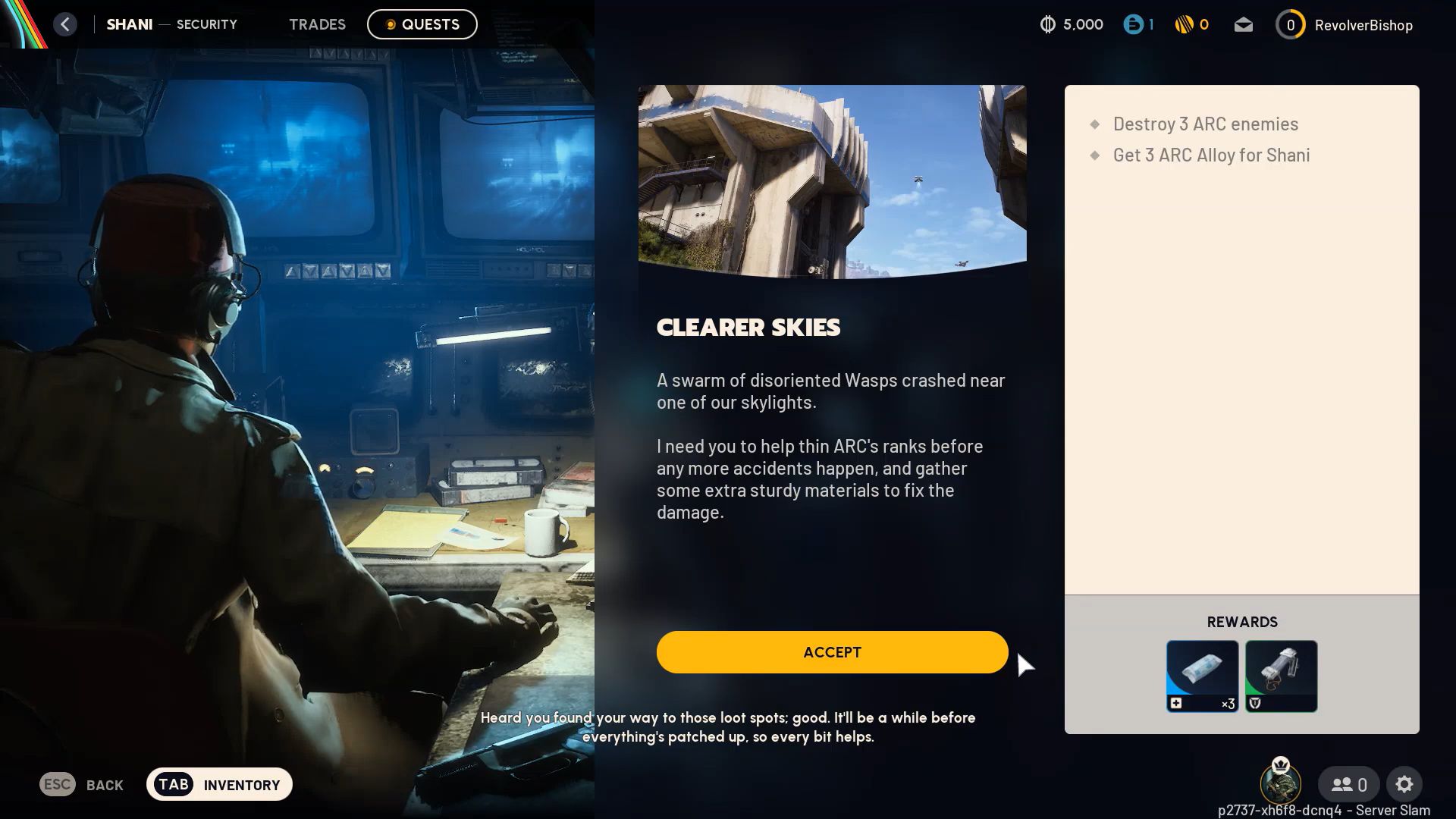Click the blue Raider Token currency icon
Image resolution: width=1456 pixels, height=819 pixels.
(1133, 24)
